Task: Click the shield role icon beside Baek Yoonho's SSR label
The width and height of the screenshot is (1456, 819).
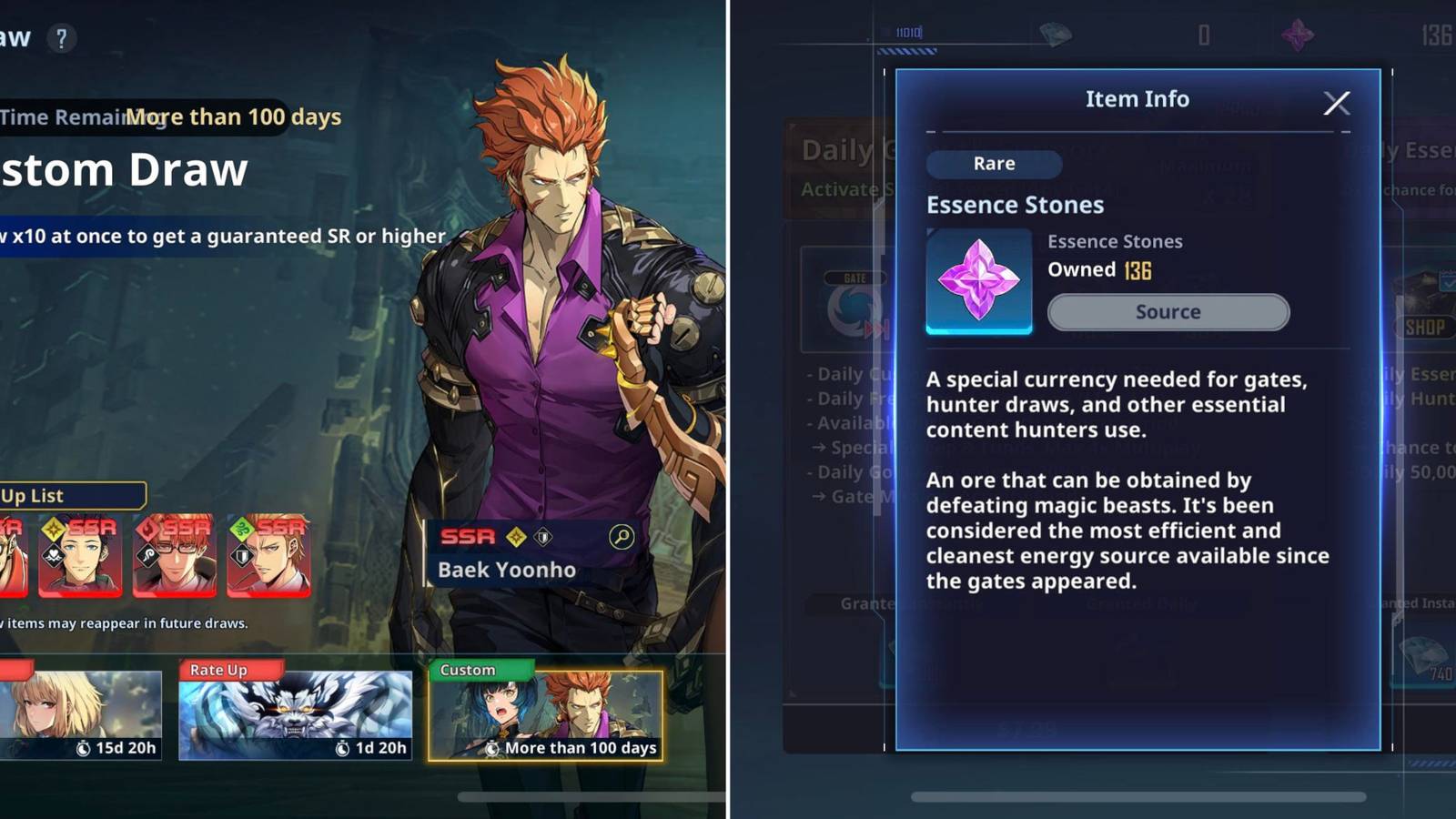Action: pyautogui.click(x=542, y=537)
